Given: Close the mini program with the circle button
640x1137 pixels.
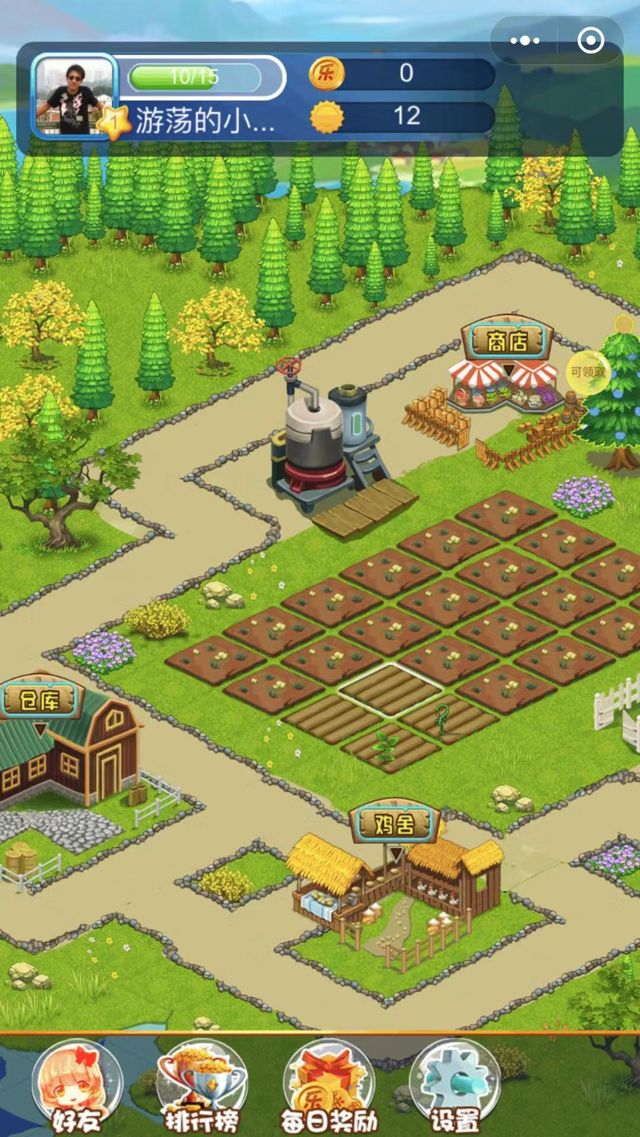Looking at the screenshot, I should [591, 41].
